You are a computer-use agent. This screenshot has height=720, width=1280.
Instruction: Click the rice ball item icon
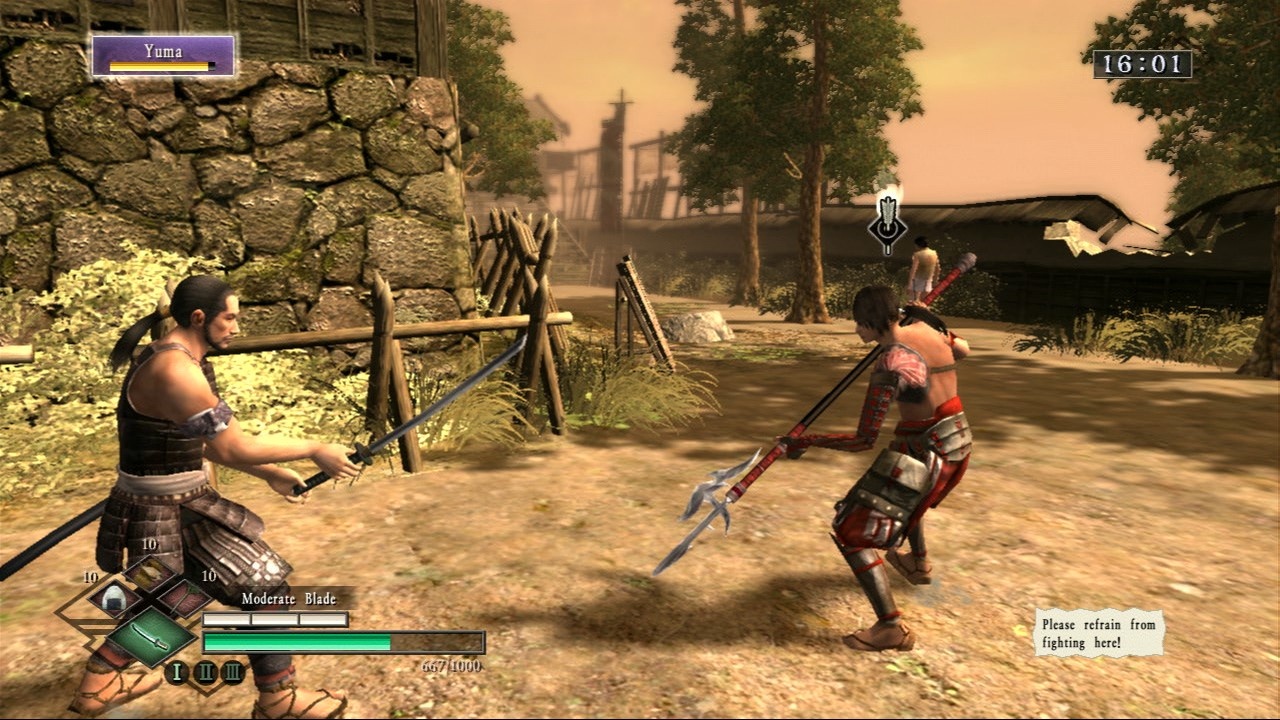pyautogui.click(x=112, y=598)
